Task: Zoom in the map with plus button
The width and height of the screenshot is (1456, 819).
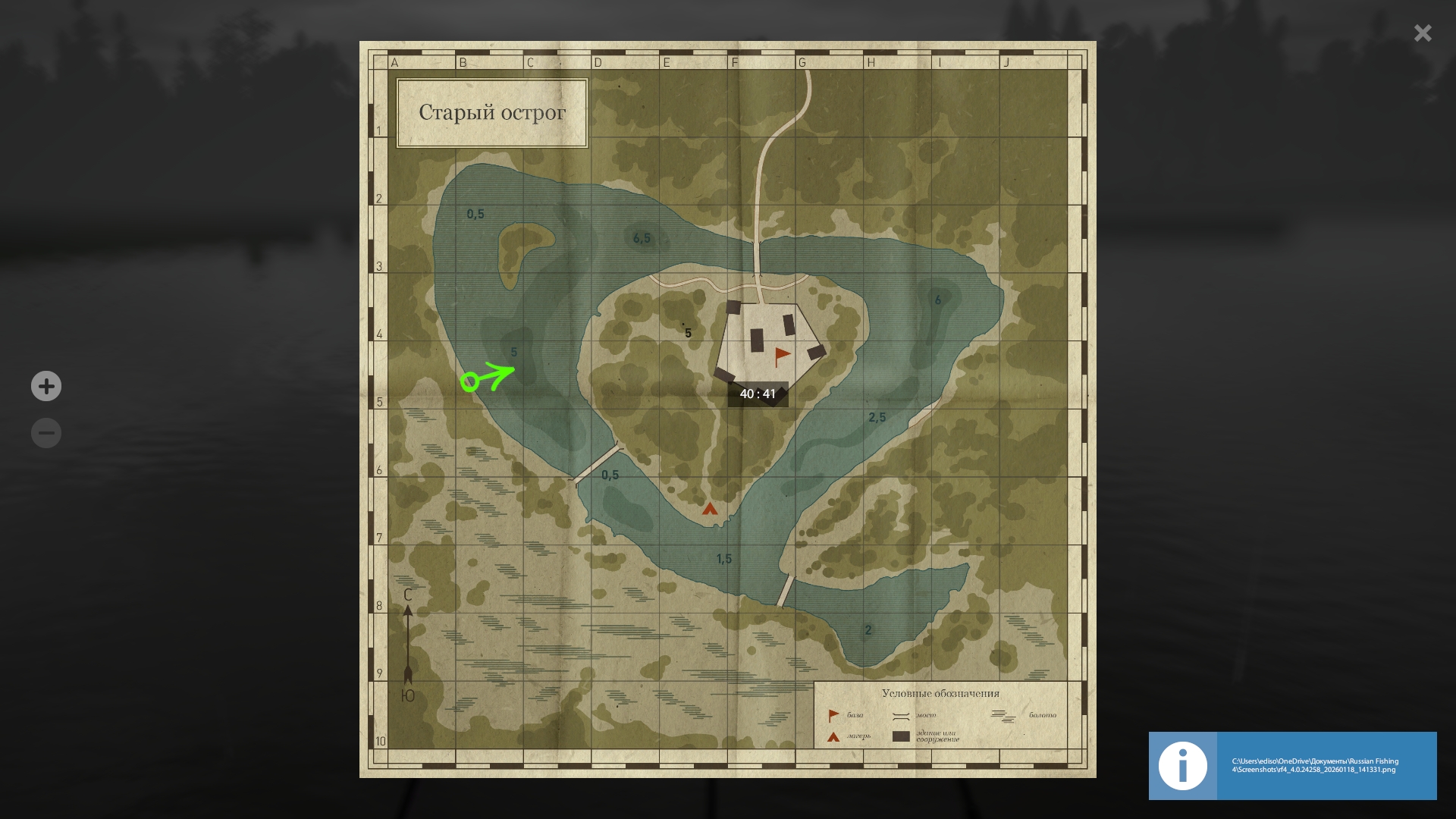Action: 46,387
